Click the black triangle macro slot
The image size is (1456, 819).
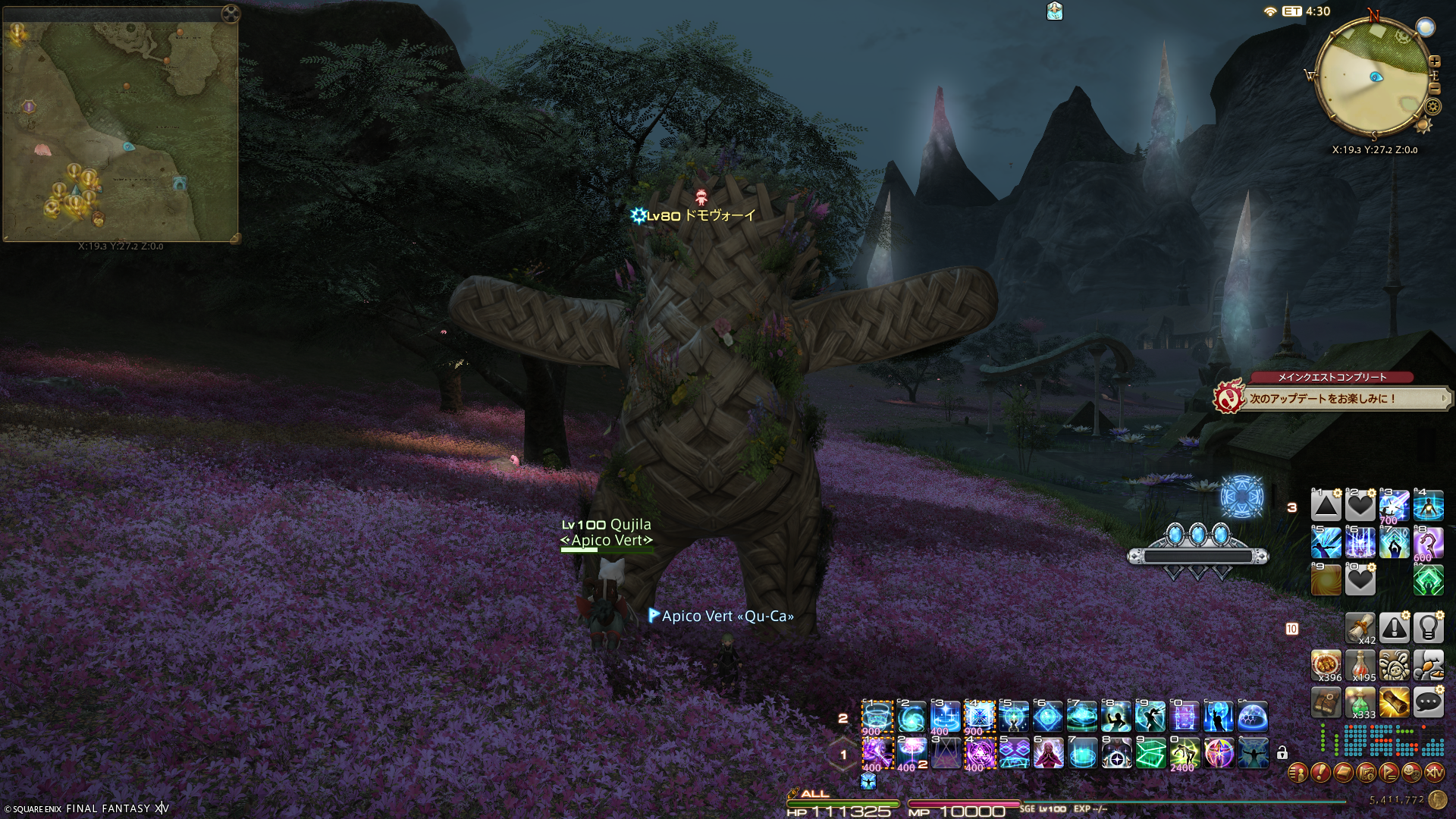[x=1326, y=506]
